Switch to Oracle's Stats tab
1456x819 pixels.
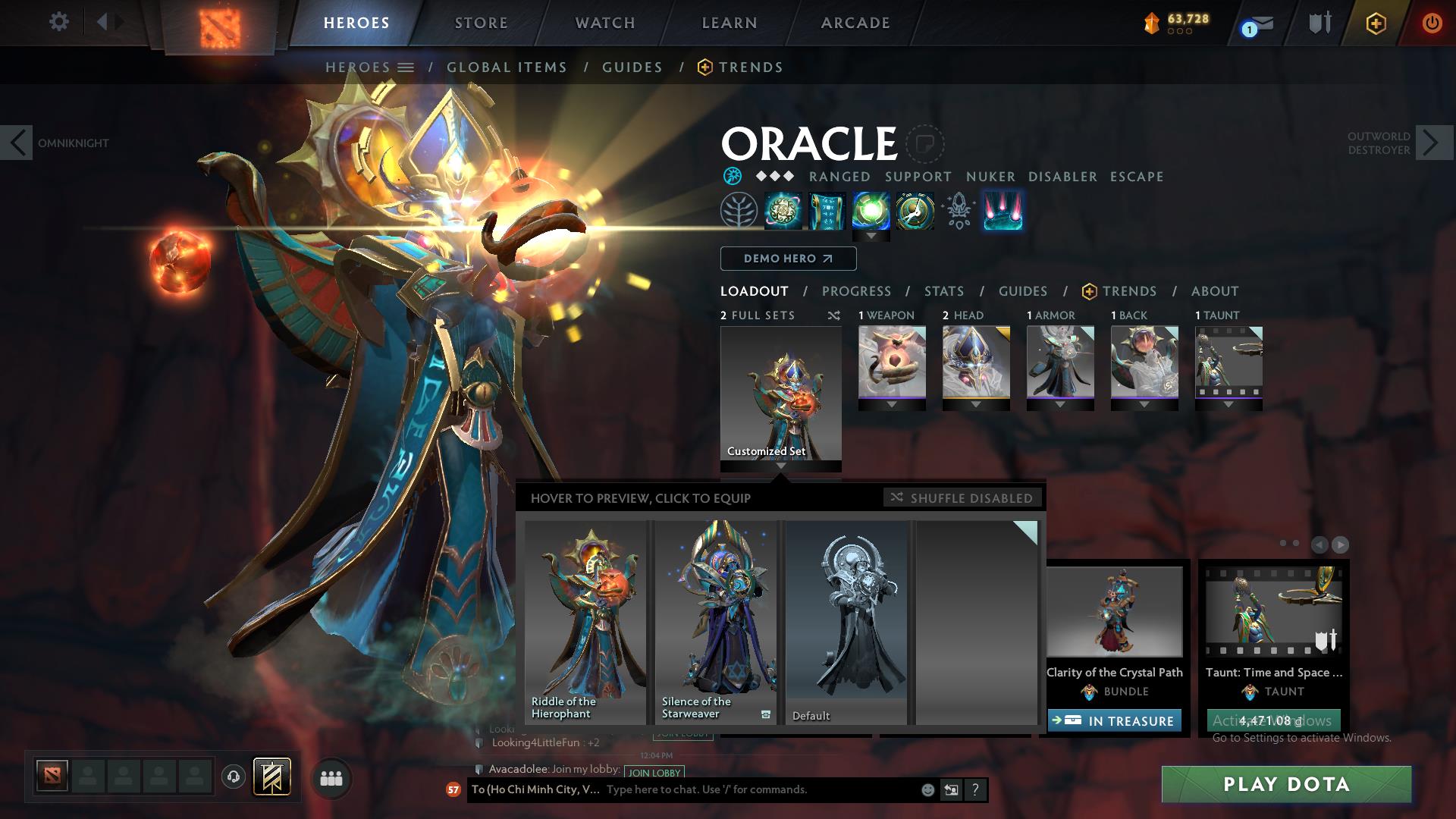point(943,290)
